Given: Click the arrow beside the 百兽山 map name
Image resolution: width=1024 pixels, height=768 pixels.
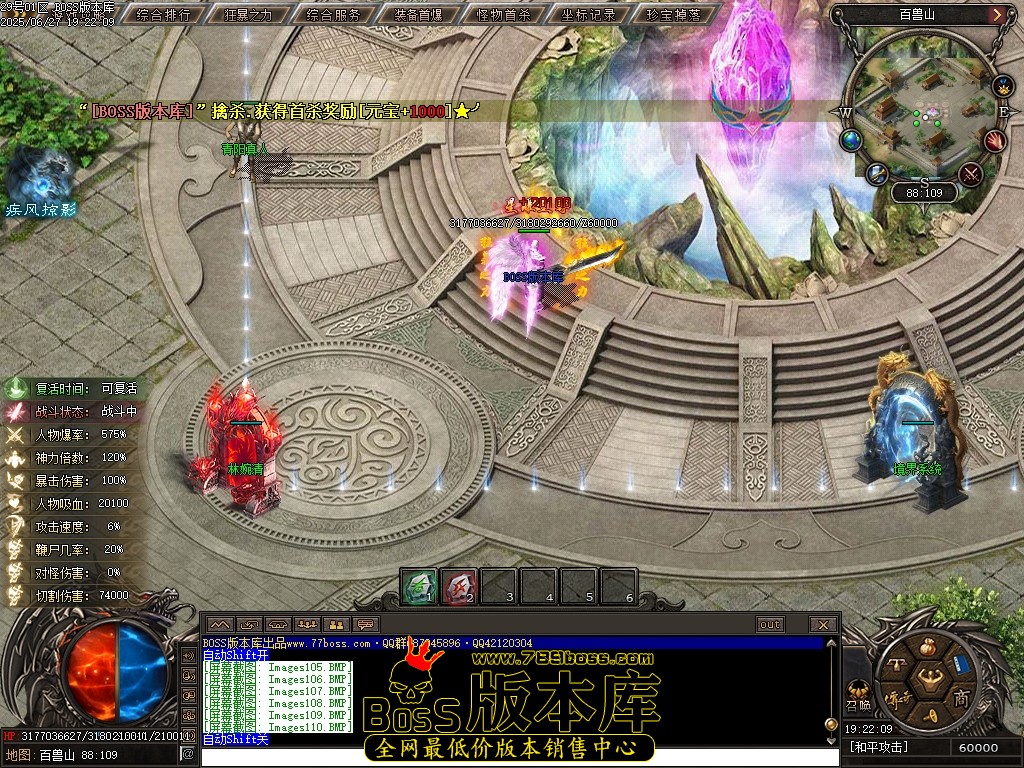Looking at the screenshot, I should [x=997, y=15].
